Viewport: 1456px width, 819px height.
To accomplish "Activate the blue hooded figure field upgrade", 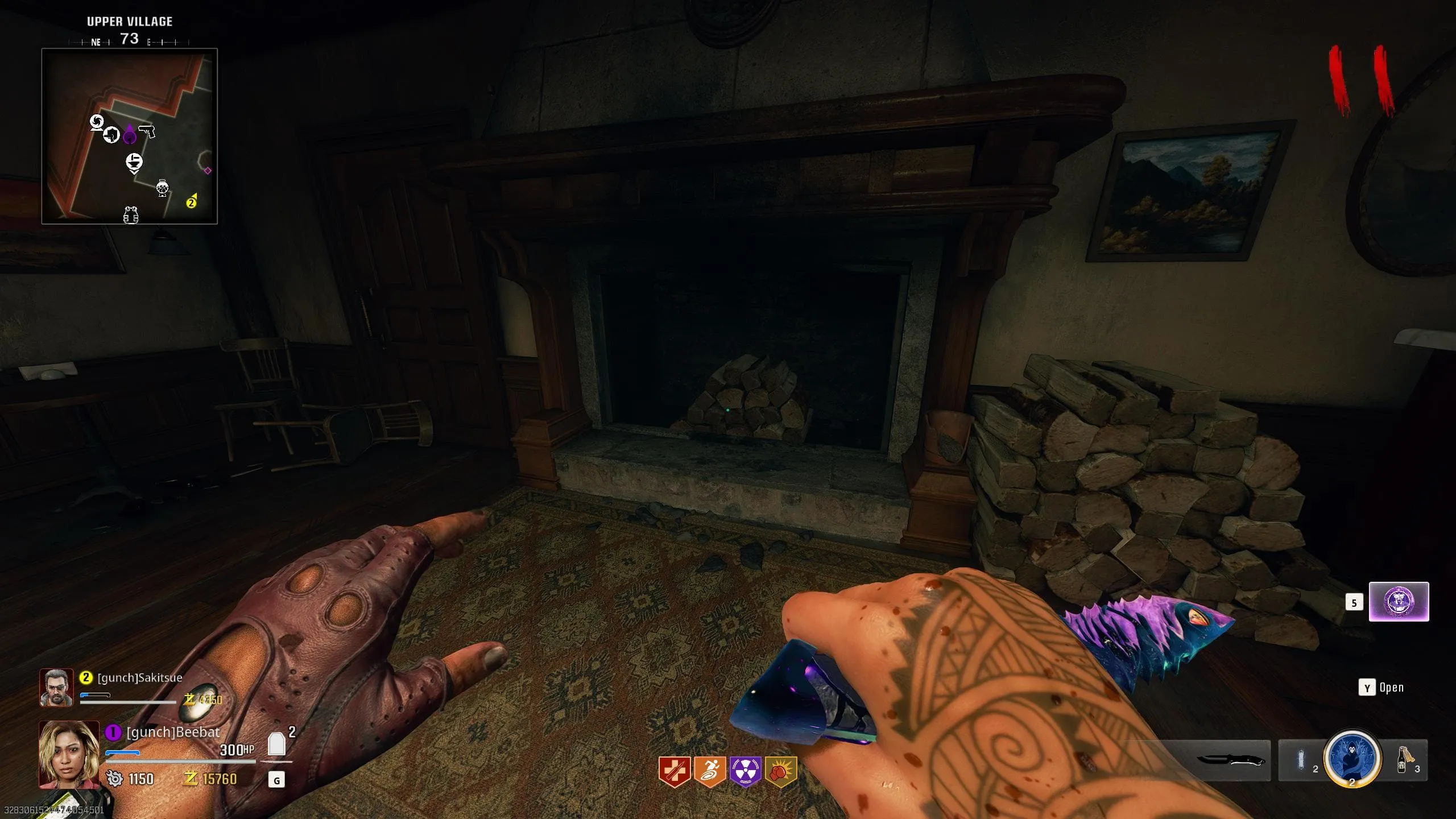I will tap(1352, 759).
